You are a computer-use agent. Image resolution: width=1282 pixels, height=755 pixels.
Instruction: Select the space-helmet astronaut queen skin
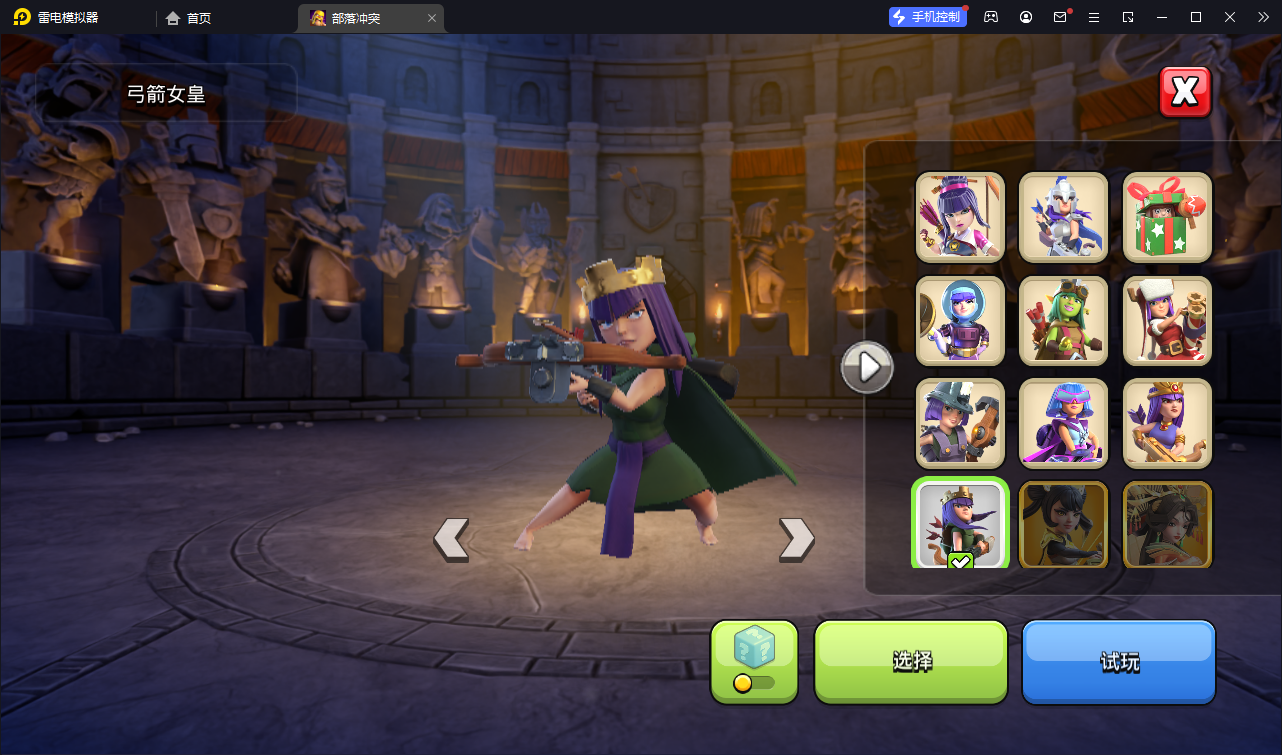click(960, 321)
